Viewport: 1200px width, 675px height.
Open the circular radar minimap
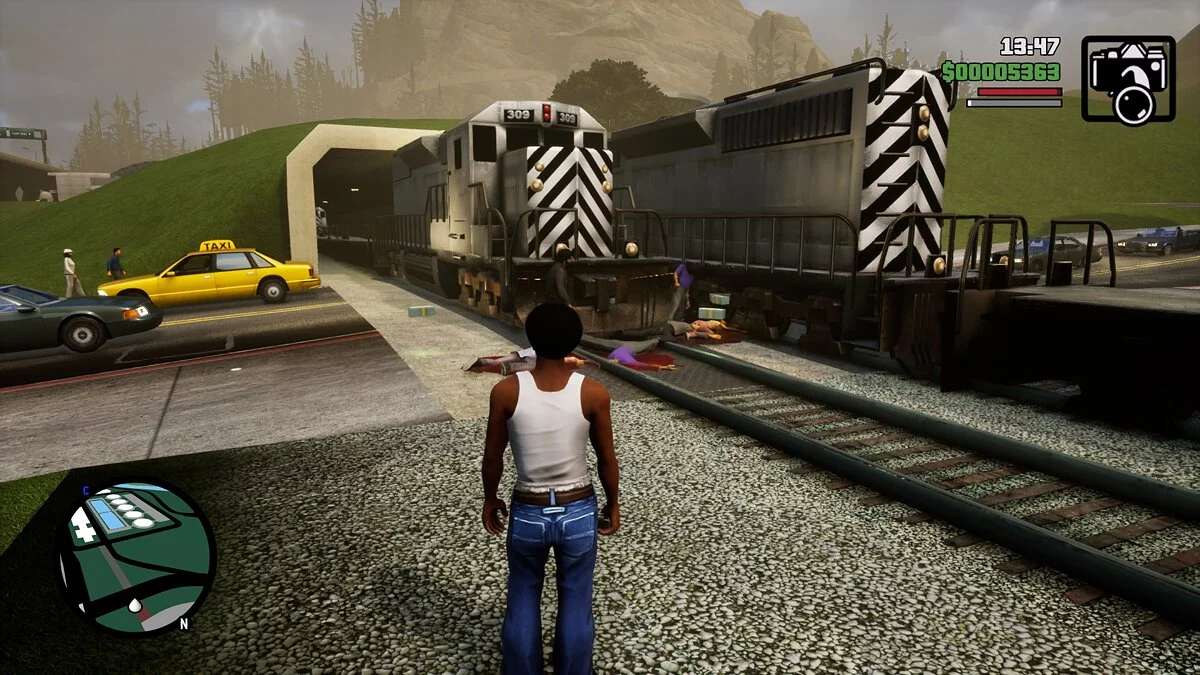[x=135, y=558]
